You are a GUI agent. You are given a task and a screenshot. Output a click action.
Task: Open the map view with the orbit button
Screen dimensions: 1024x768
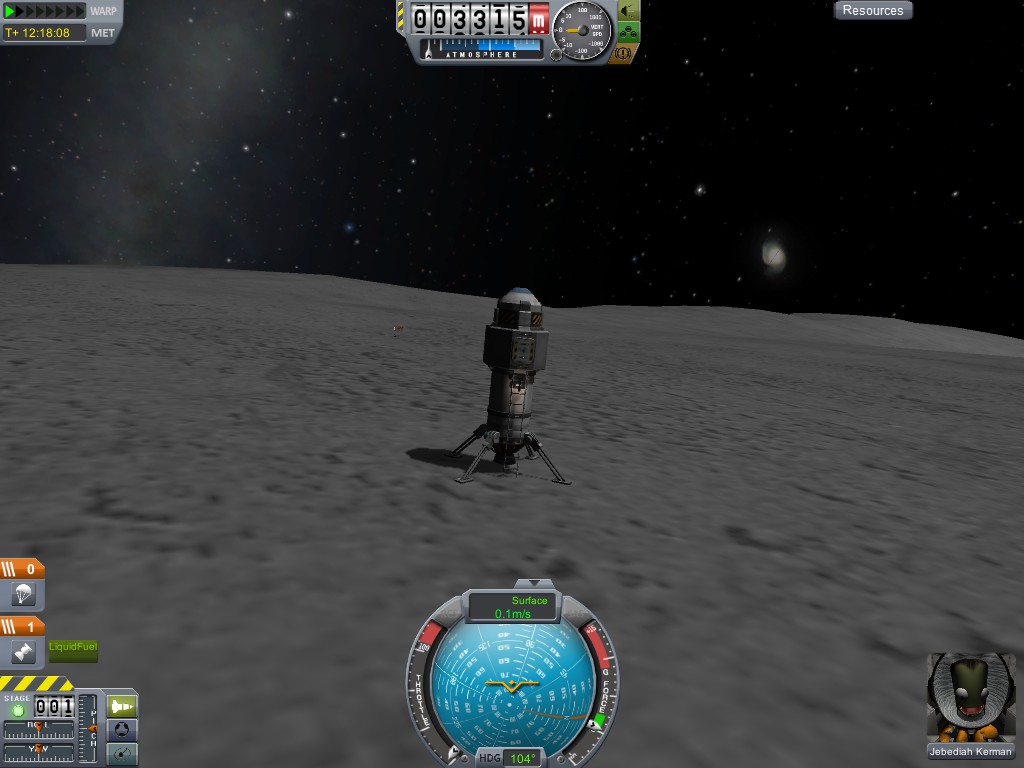[x=121, y=754]
